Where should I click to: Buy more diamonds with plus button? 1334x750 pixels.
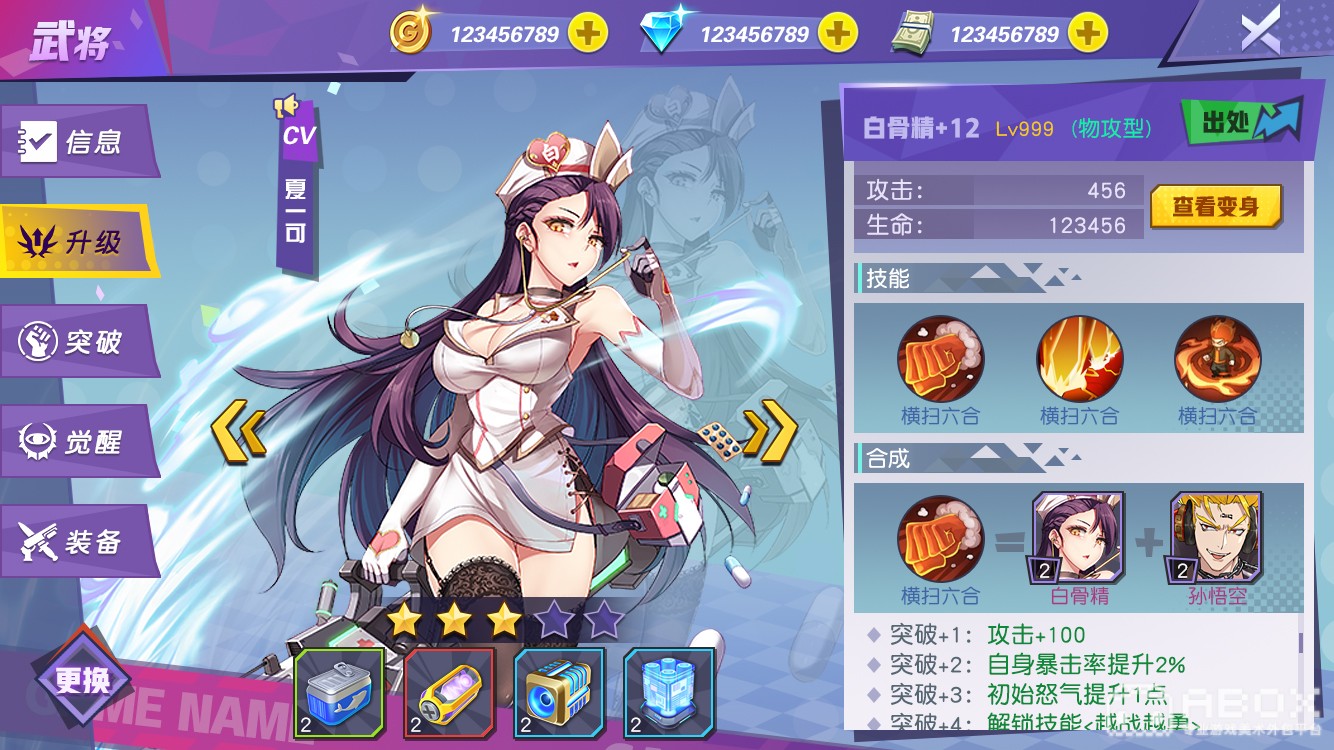tap(838, 34)
